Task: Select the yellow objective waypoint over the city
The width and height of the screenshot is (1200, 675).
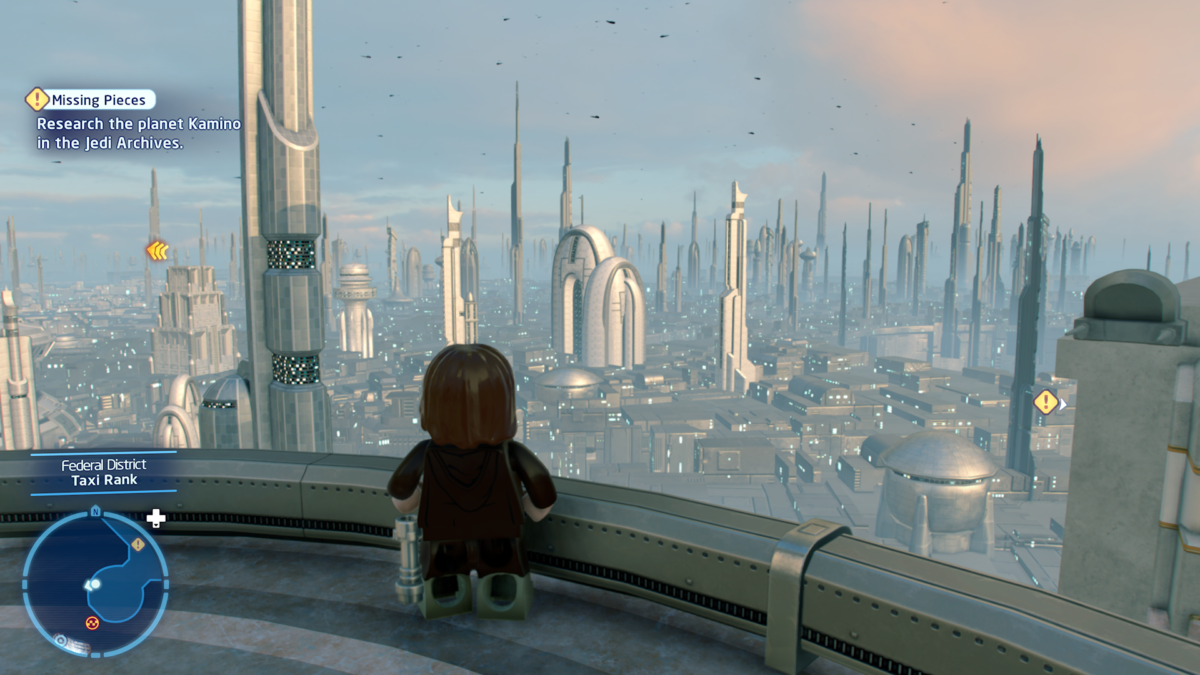Action: coord(1046,402)
